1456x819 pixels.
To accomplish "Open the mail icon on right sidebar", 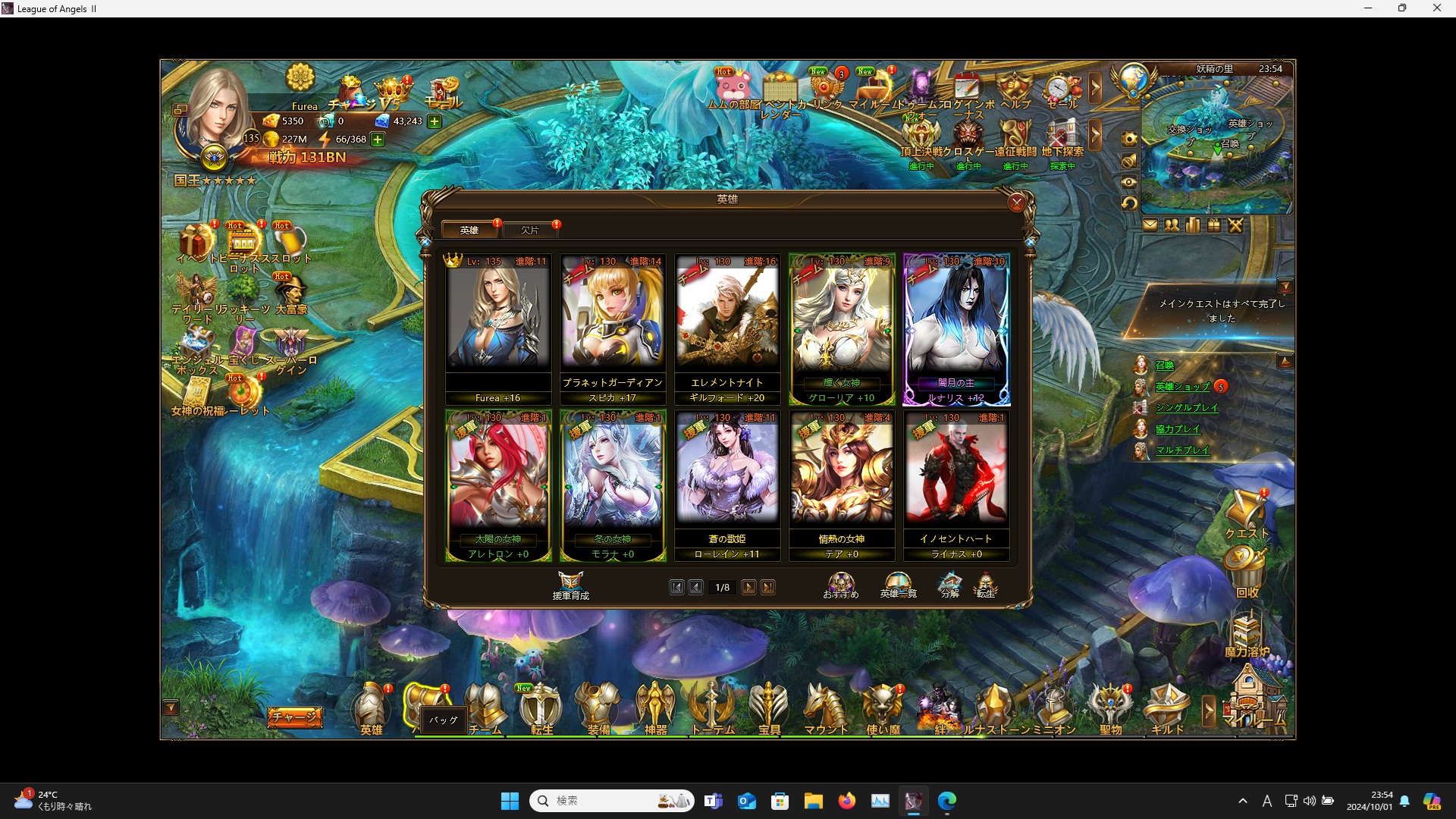I will [1150, 224].
